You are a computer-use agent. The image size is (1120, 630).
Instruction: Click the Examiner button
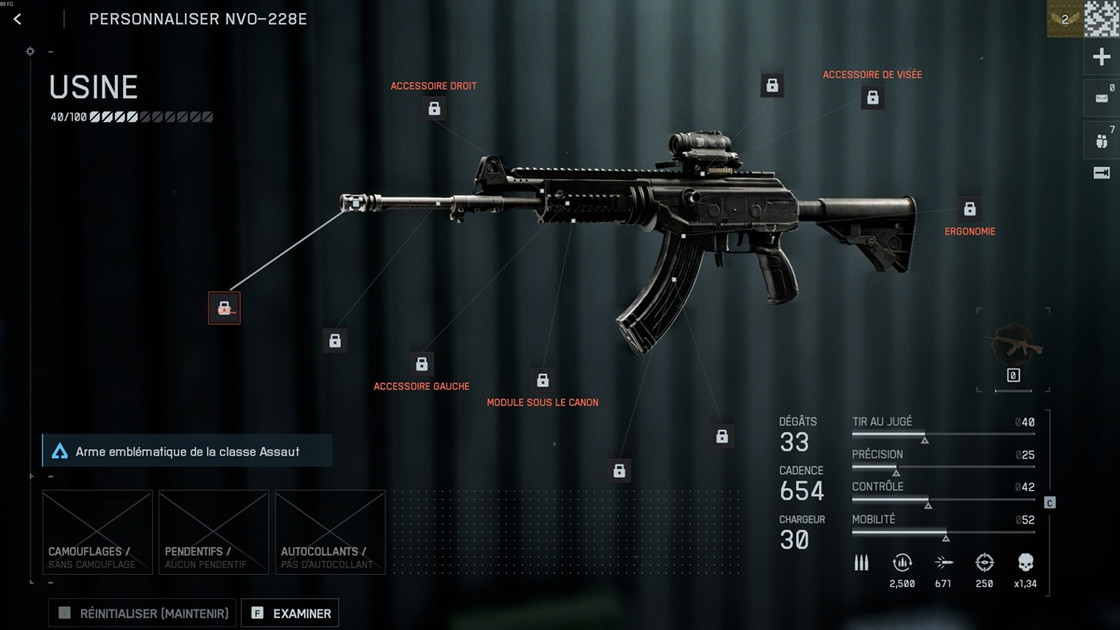[290, 613]
